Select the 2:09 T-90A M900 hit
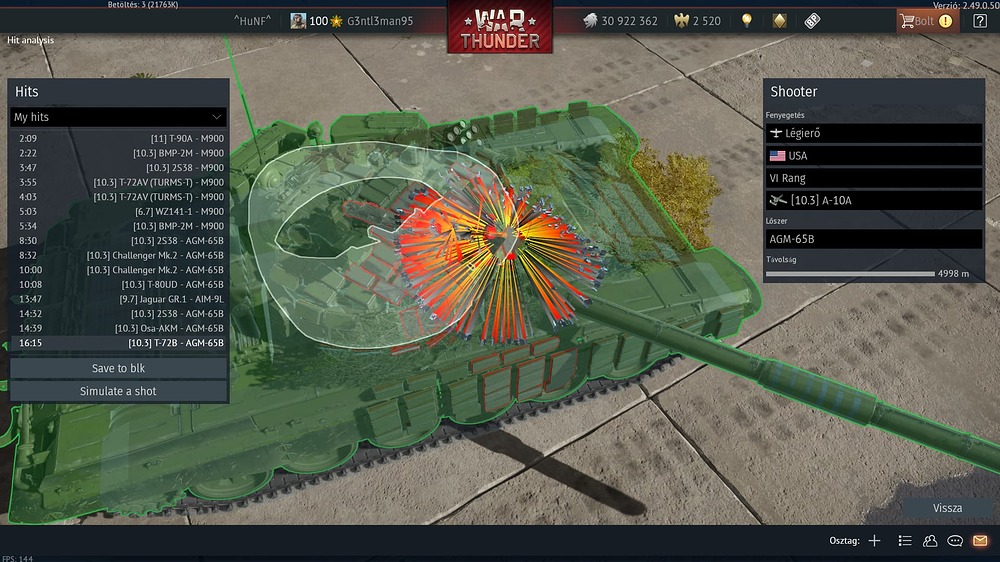The image size is (1000, 562). point(118,138)
